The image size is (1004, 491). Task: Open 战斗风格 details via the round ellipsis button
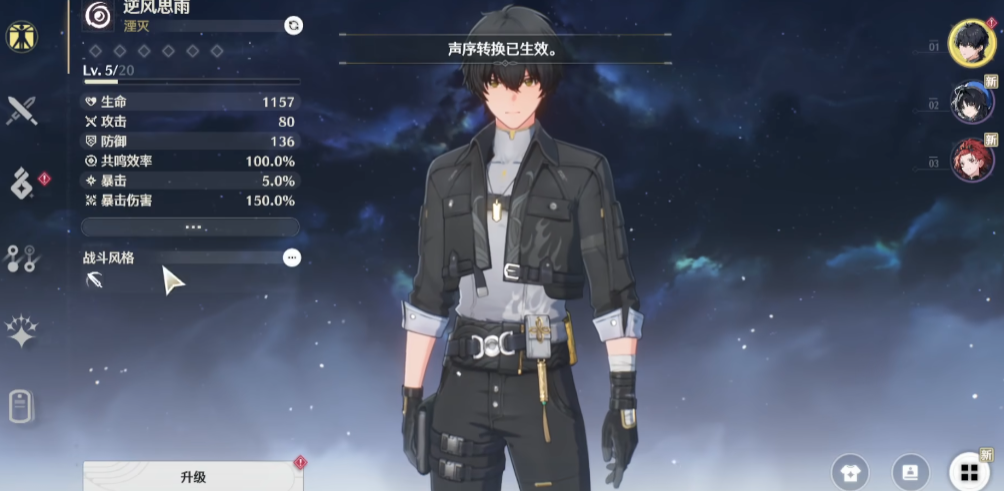point(291,257)
